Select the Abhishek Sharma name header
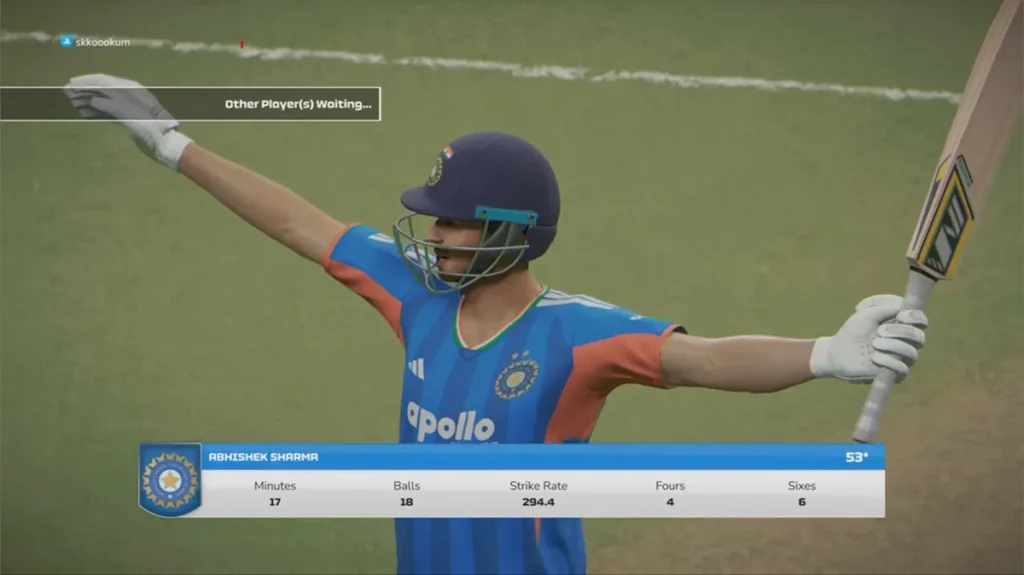The height and width of the screenshot is (575, 1024). [264, 457]
